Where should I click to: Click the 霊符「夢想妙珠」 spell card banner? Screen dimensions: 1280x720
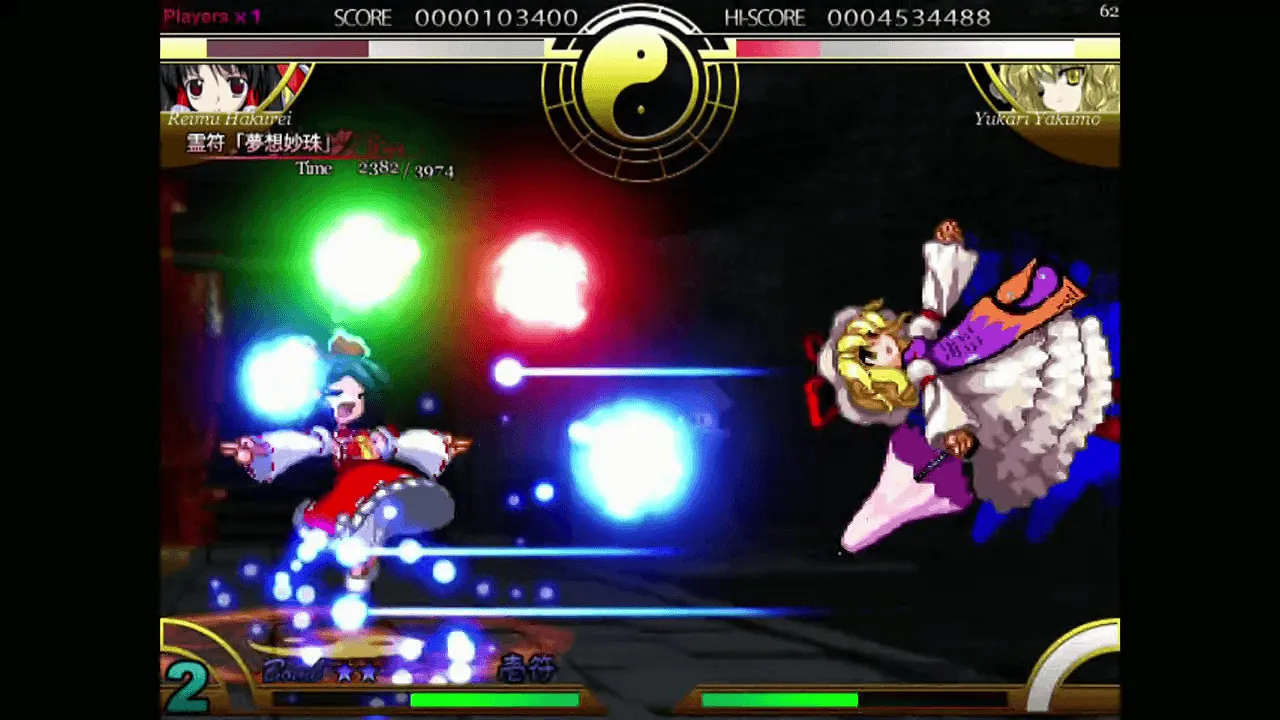pos(260,143)
